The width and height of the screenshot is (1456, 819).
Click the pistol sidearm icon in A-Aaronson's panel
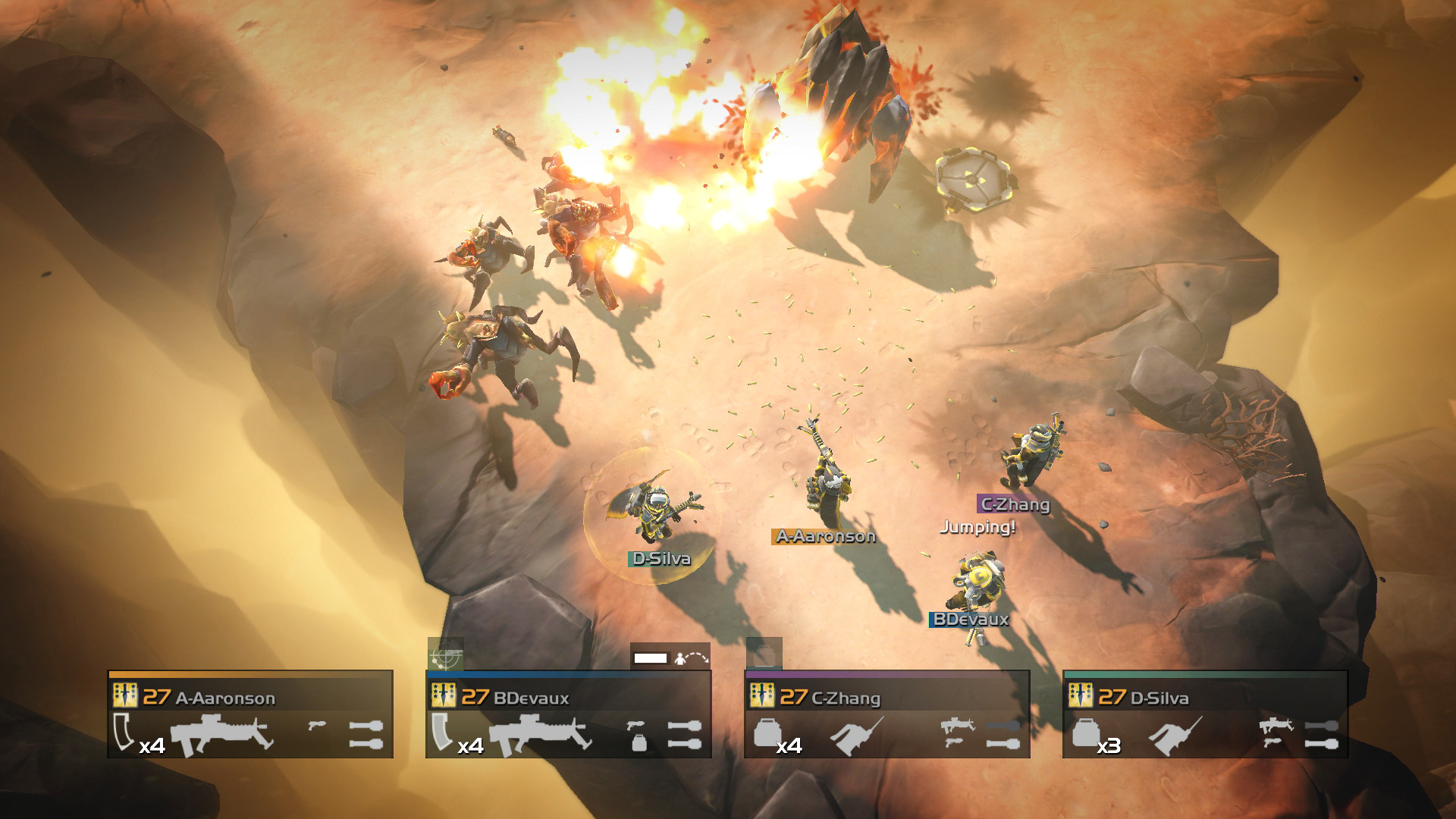[317, 724]
